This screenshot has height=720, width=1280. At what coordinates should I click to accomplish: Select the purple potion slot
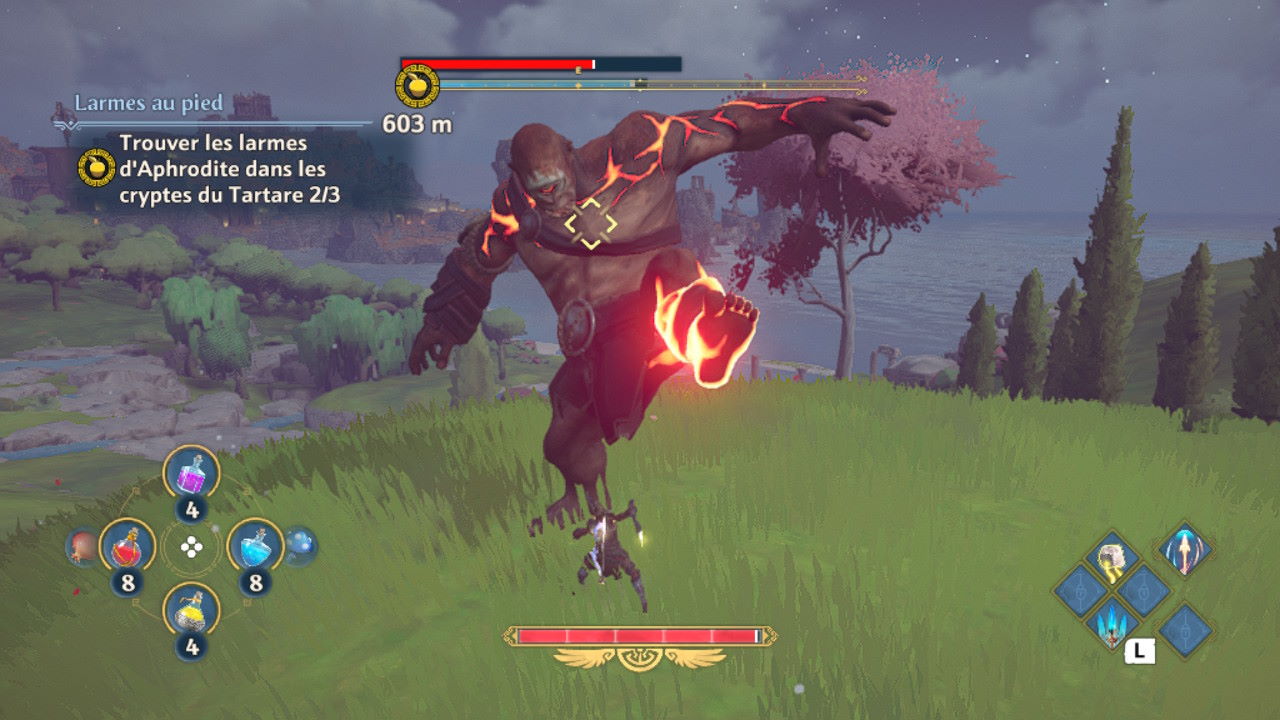191,472
